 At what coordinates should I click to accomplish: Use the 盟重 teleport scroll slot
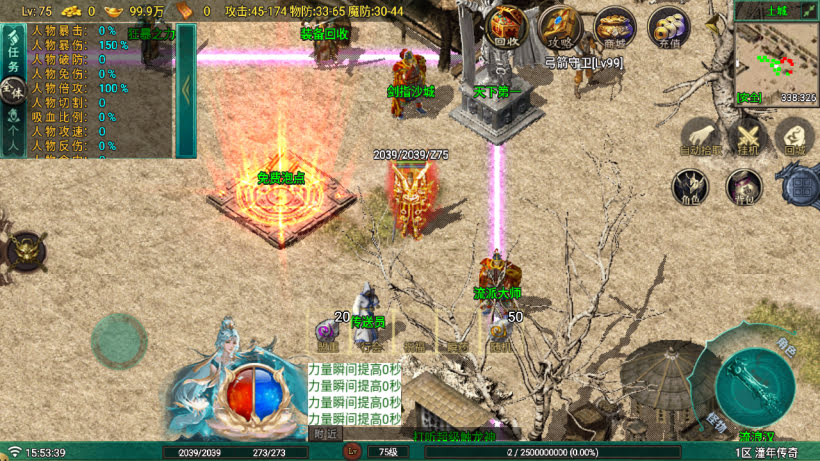(x=327, y=333)
